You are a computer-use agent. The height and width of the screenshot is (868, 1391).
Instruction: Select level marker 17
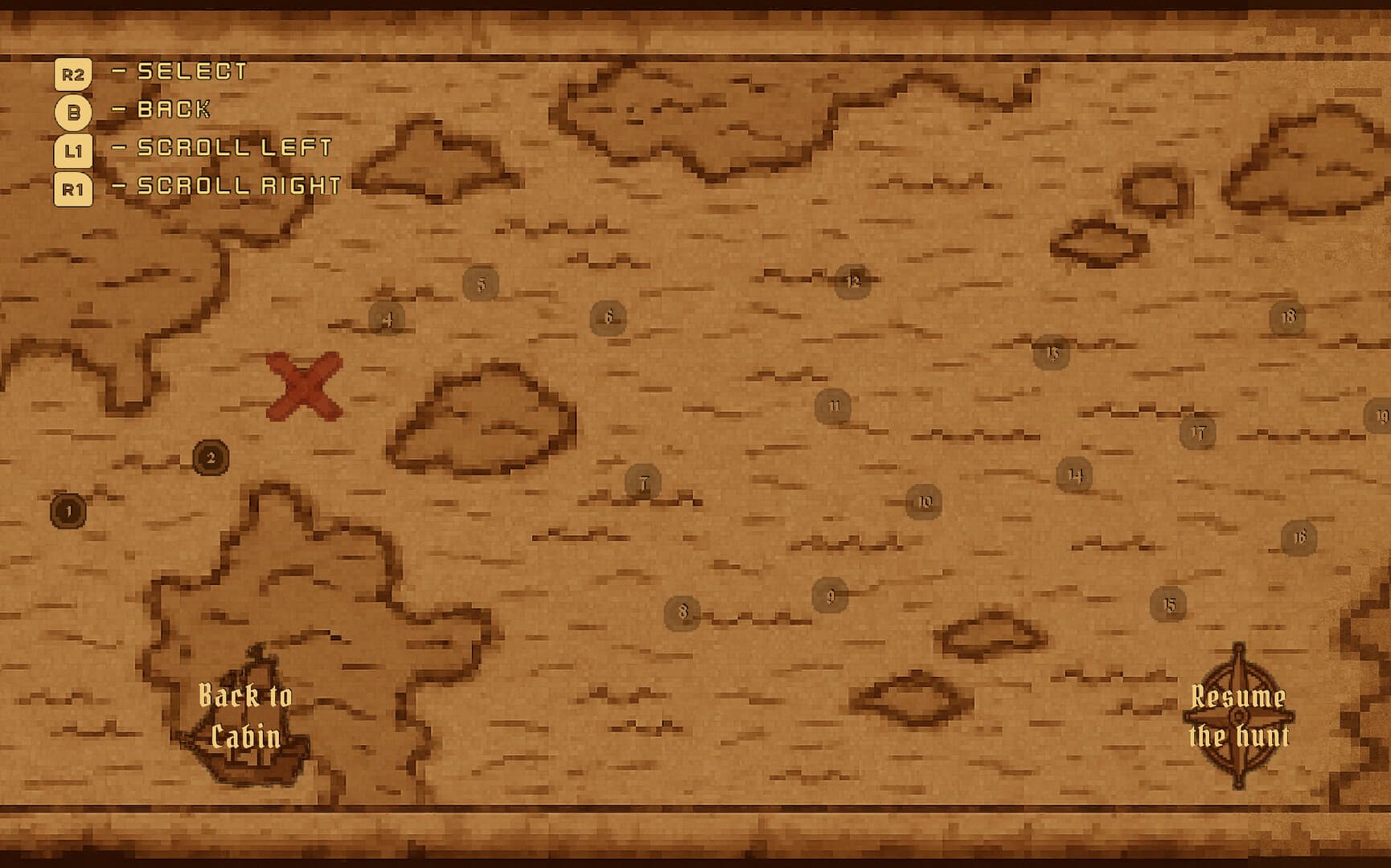tap(1197, 431)
